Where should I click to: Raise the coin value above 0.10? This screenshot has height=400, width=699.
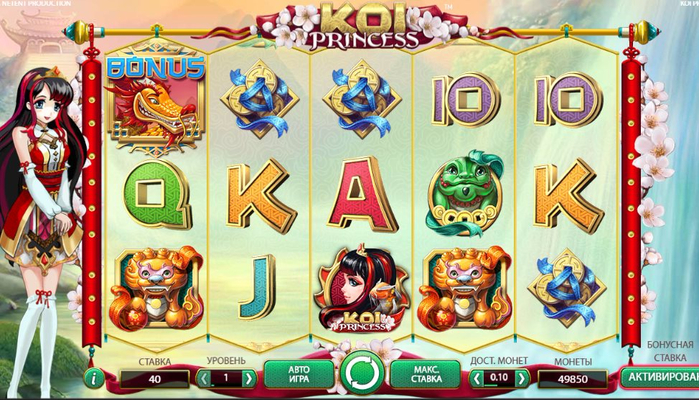pos(520,379)
